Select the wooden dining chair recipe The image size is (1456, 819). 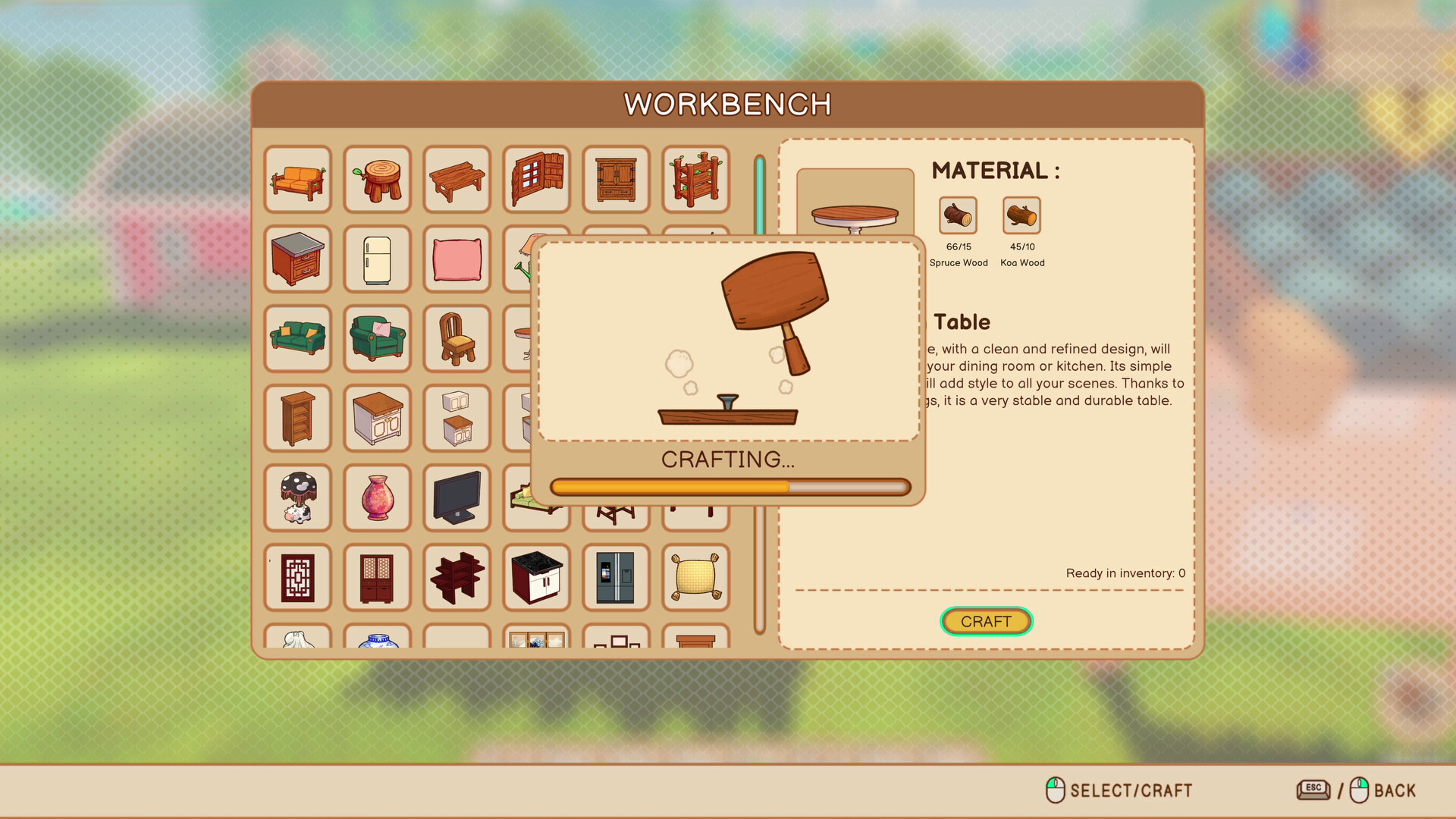(457, 339)
